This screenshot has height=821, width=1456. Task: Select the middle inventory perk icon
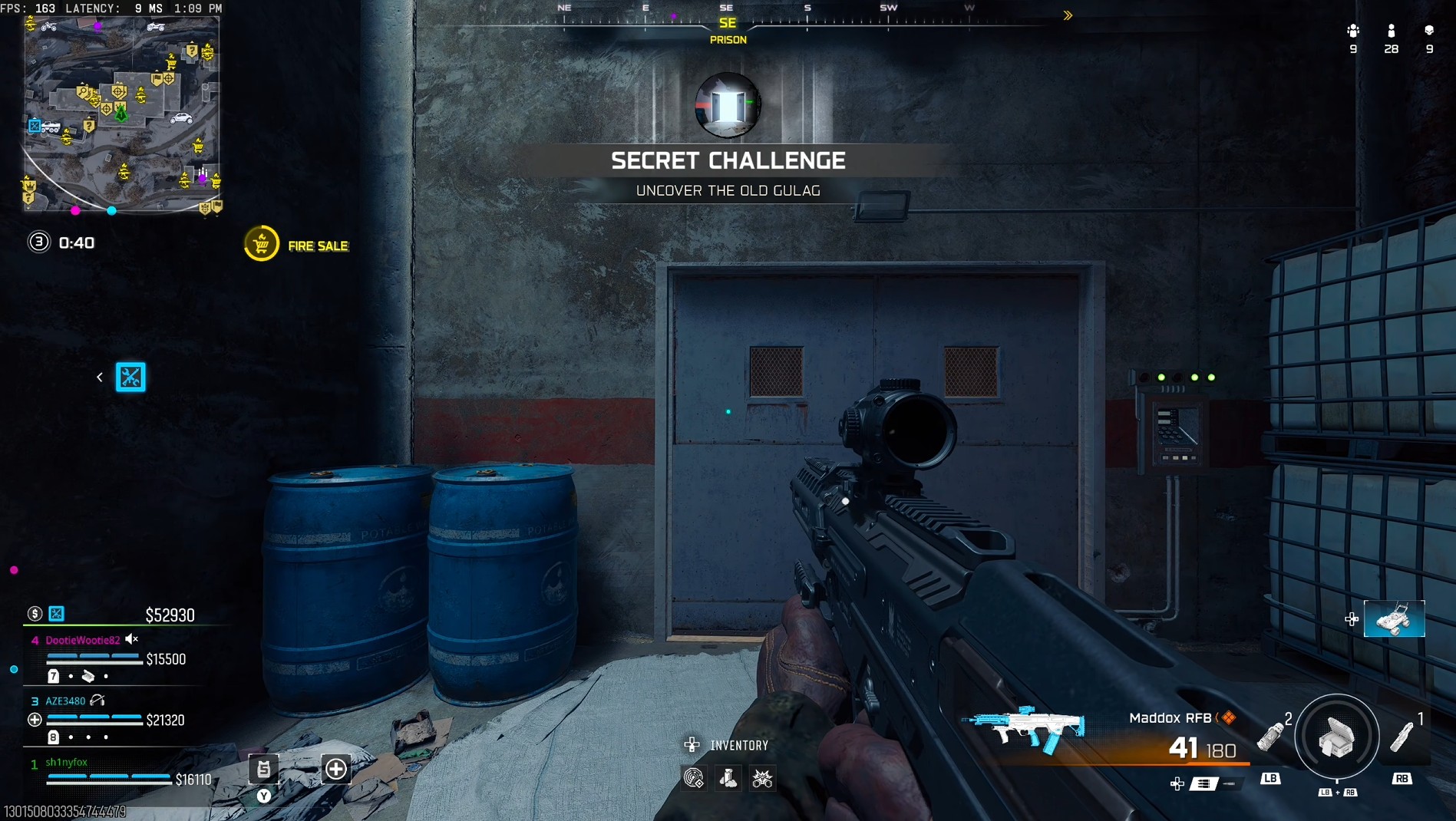728,779
